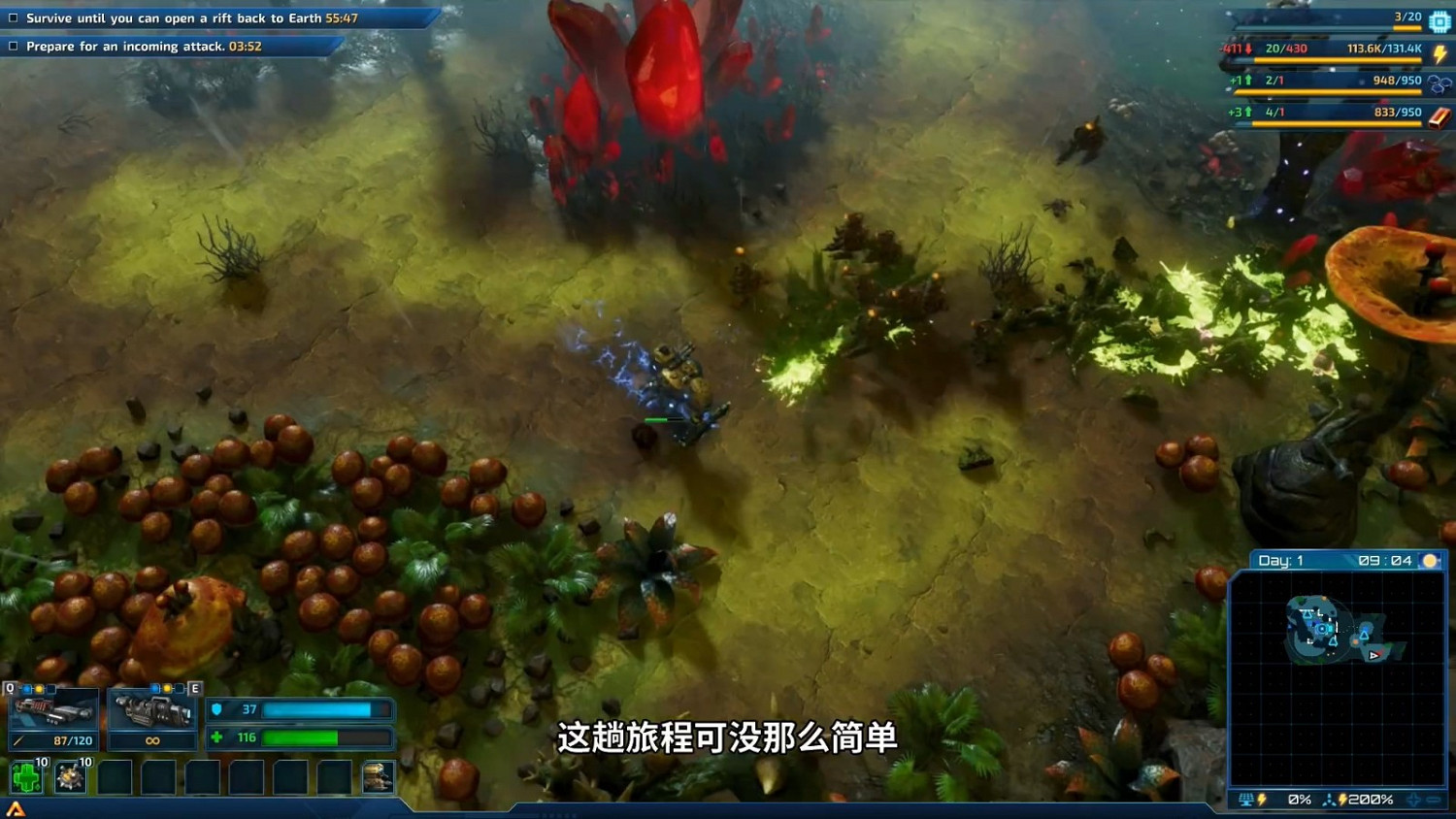
Task: Select the mine consumable icon
Action: pyautogui.click(x=69, y=776)
